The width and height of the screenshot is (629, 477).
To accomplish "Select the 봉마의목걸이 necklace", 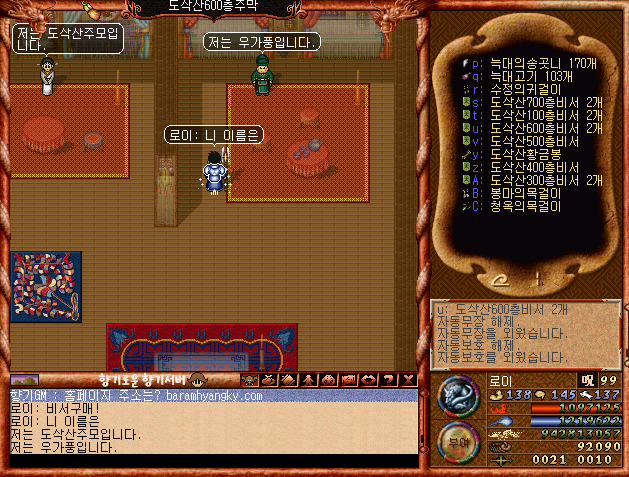I will click(x=519, y=193).
